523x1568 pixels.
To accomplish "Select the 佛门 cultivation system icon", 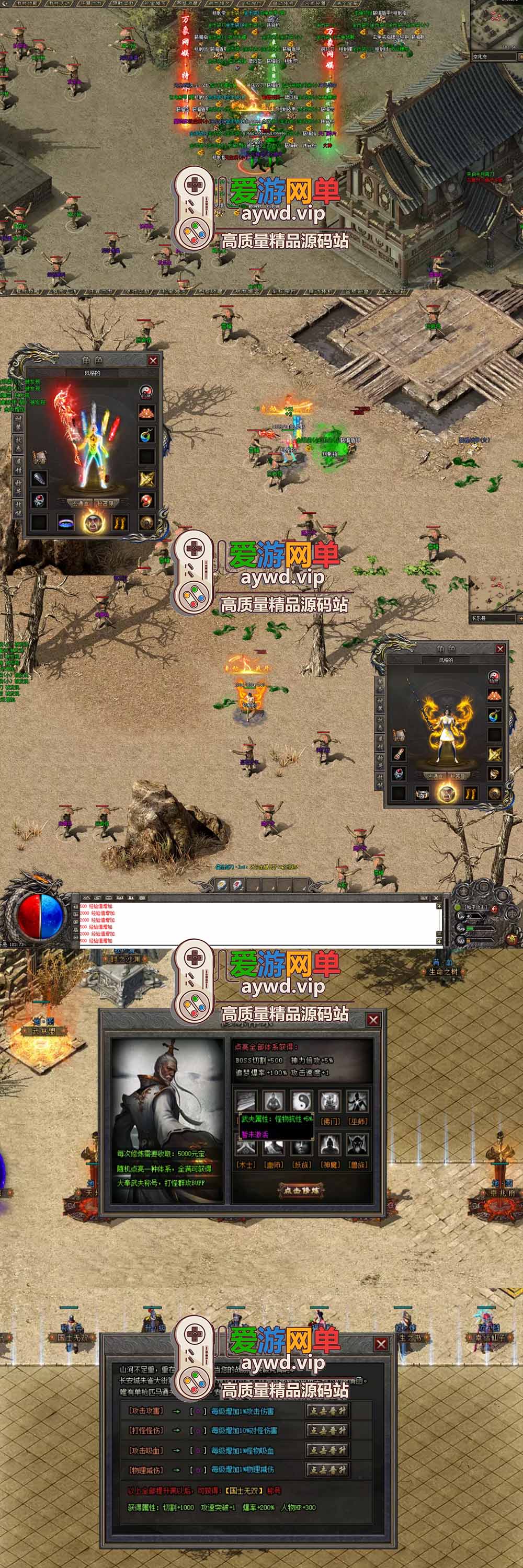I will tap(329, 1101).
